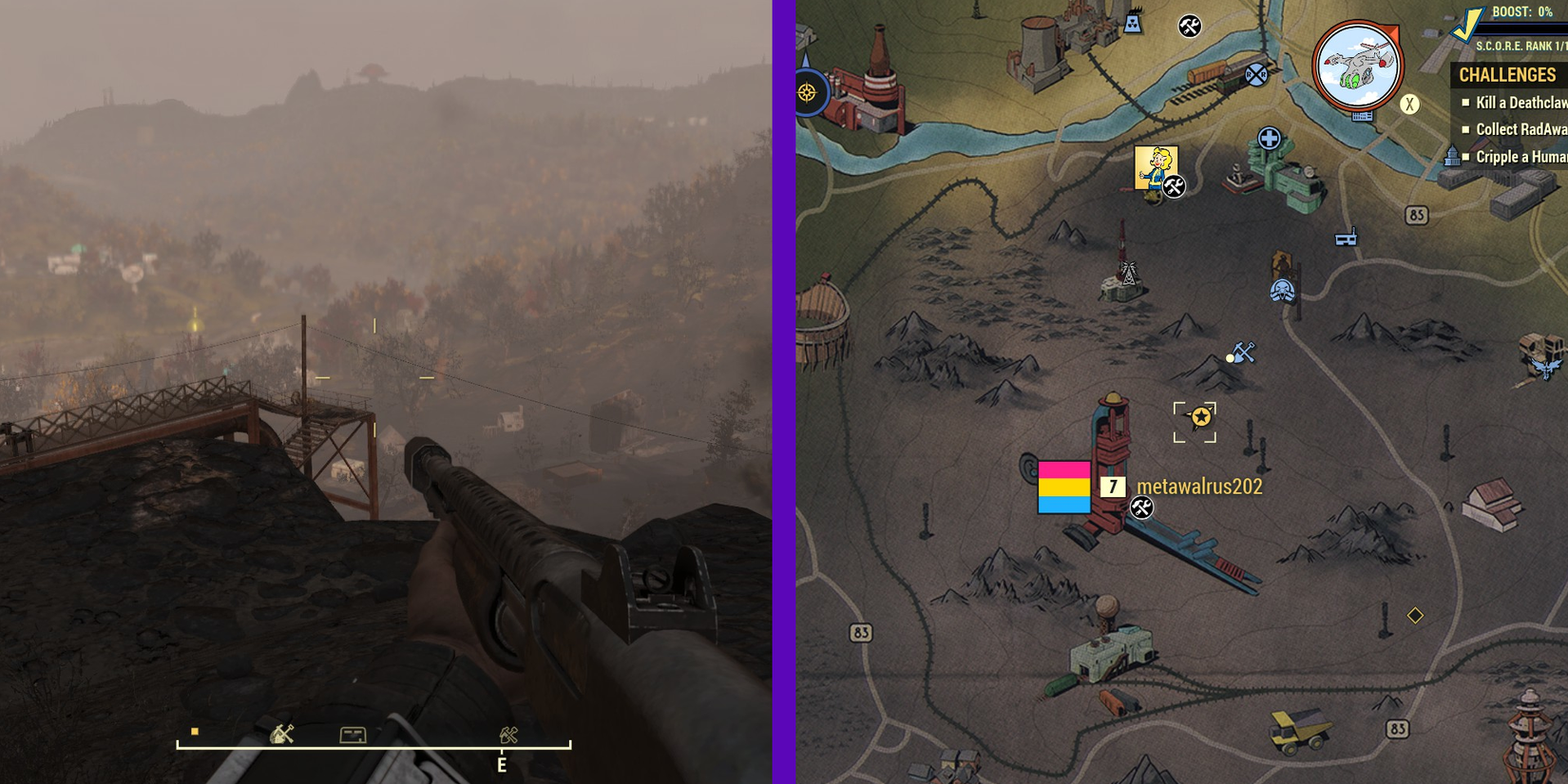Image resolution: width=1568 pixels, height=784 pixels.
Task: Expand the Kill a Deathclaw challenge entry
Action: [1519, 102]
